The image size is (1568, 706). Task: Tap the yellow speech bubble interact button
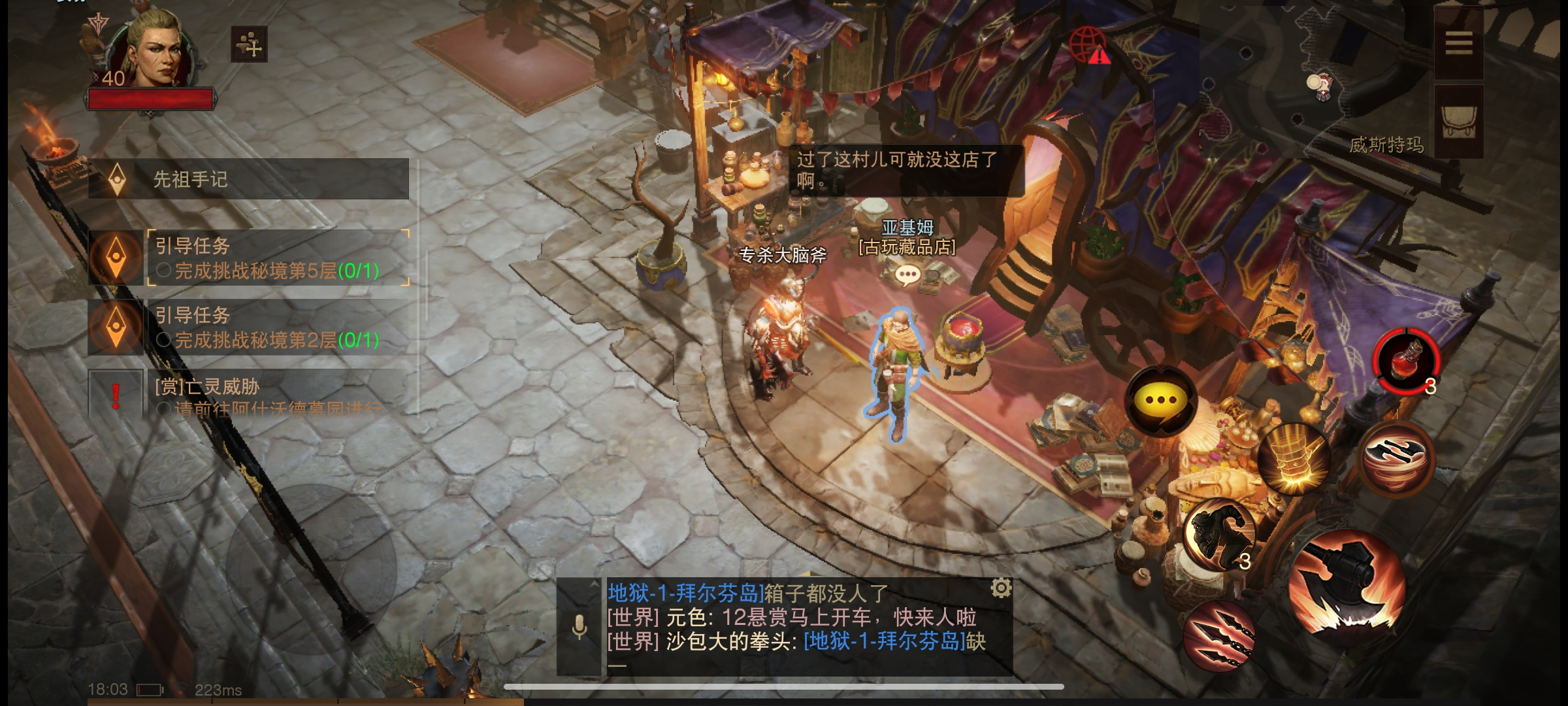click(1161, 401)
